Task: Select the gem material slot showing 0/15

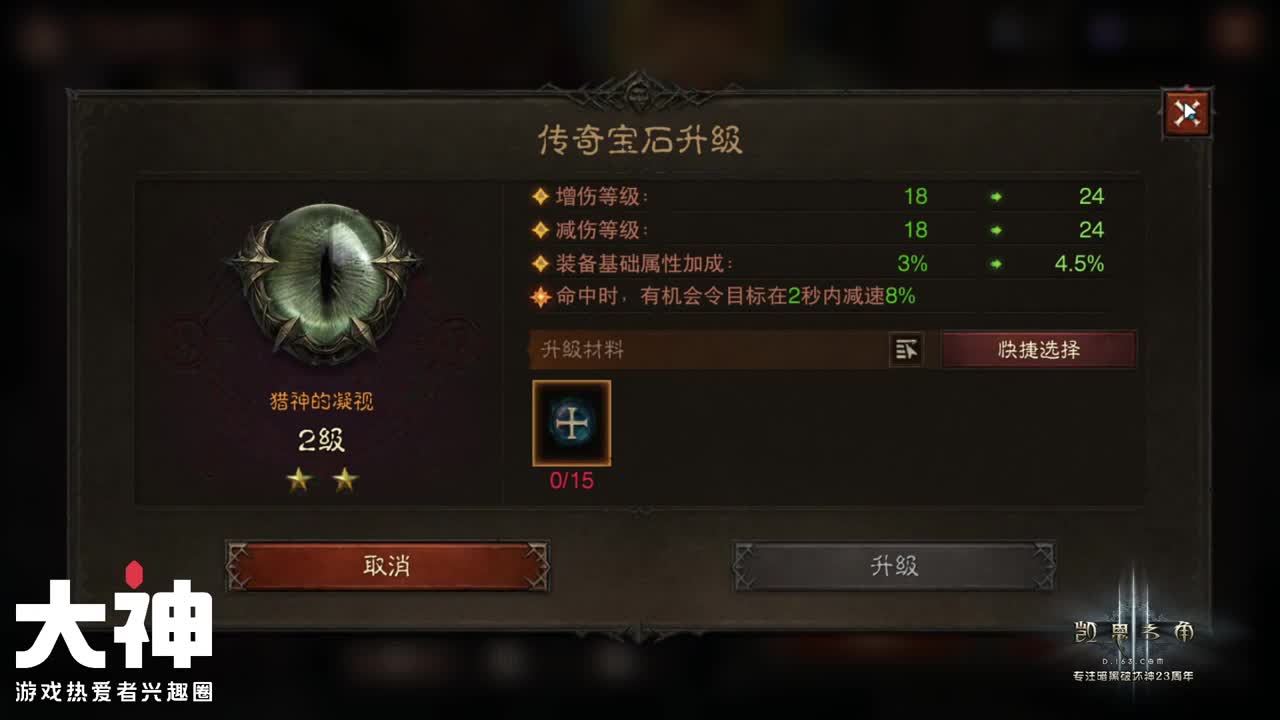Action: (571, 425)
